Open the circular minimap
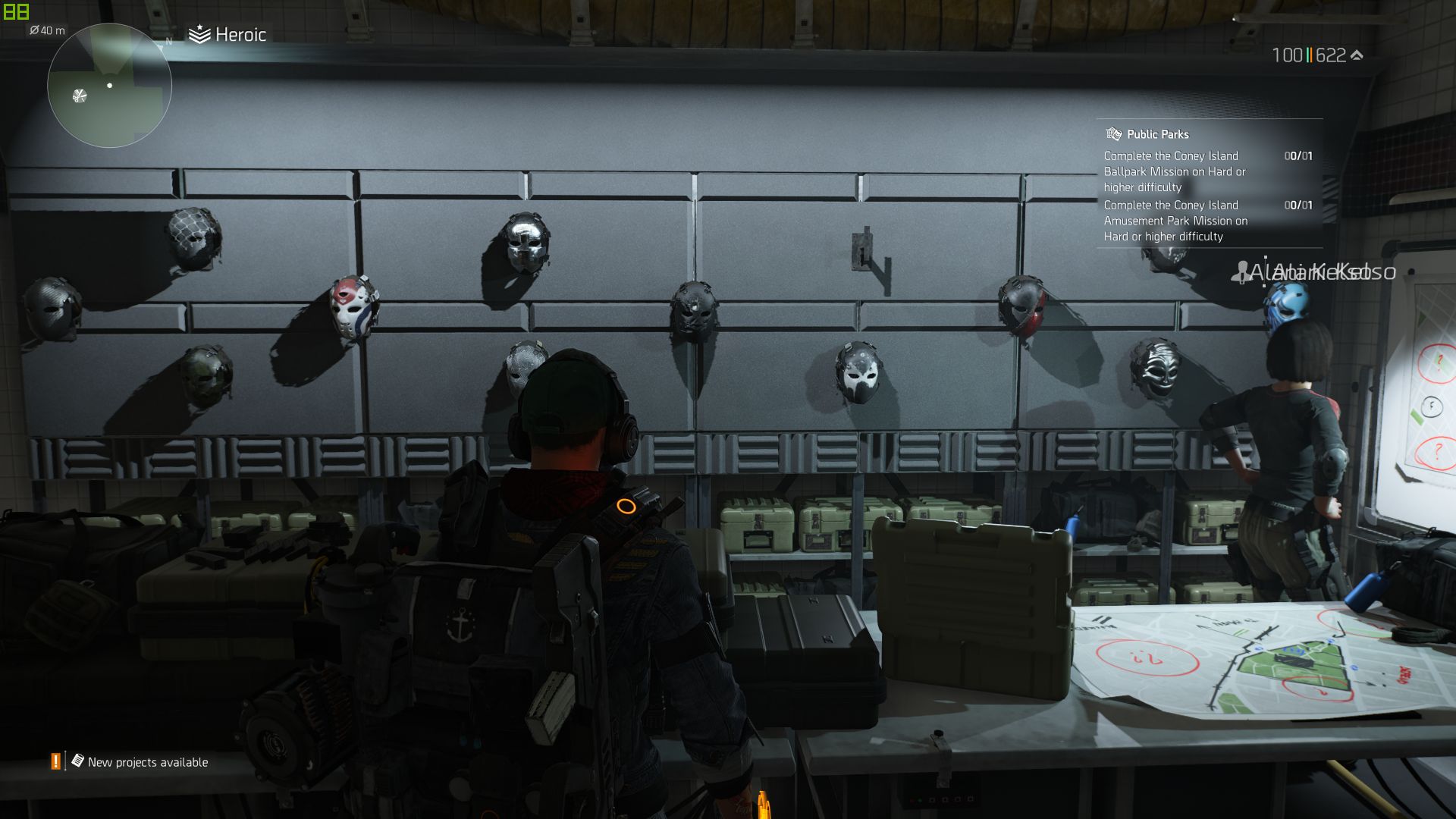The image size is (1456, 819). point(109,86)
